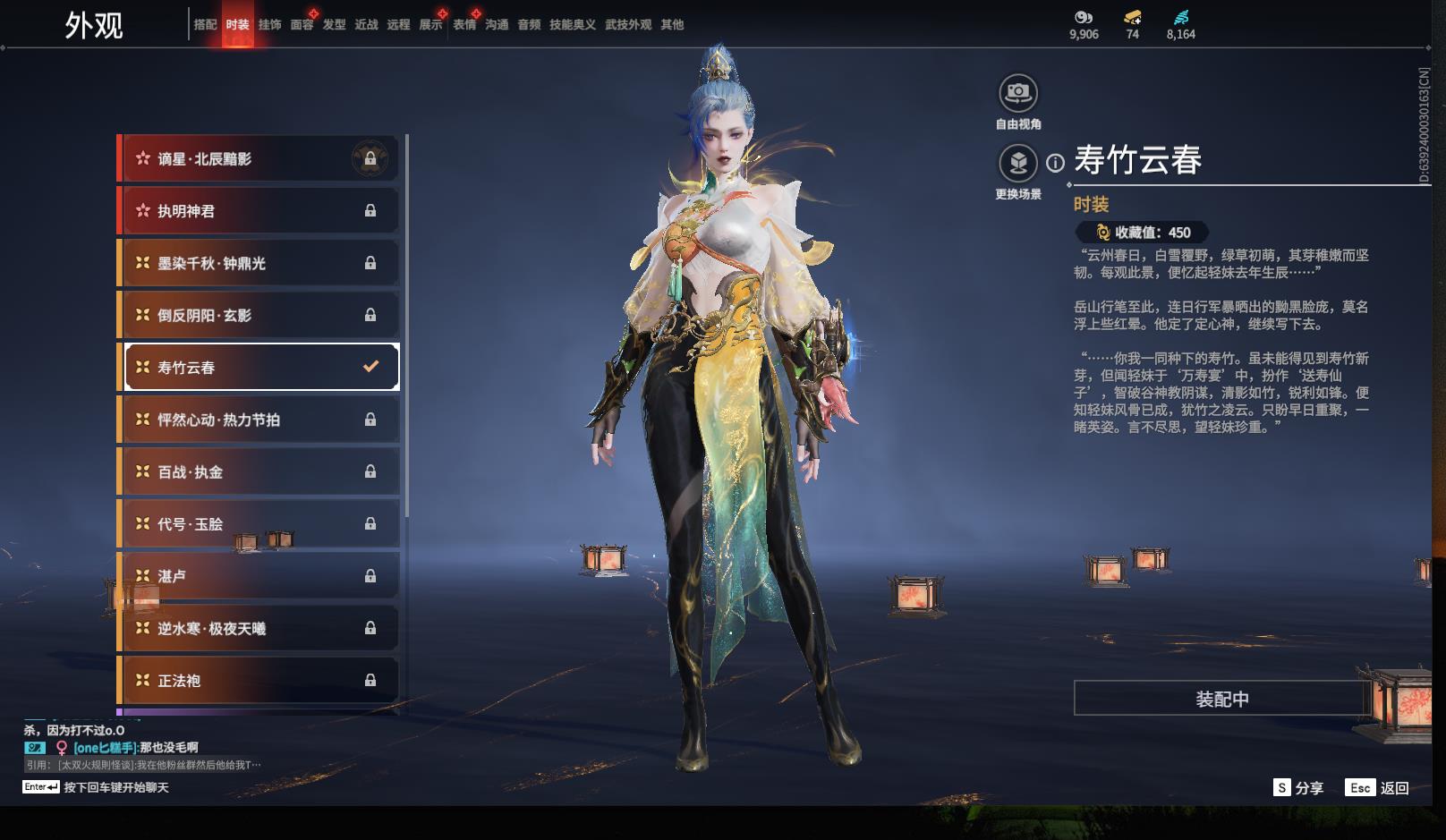
Task: Select the 技能奥义 tab
Action: pos(572,25)
